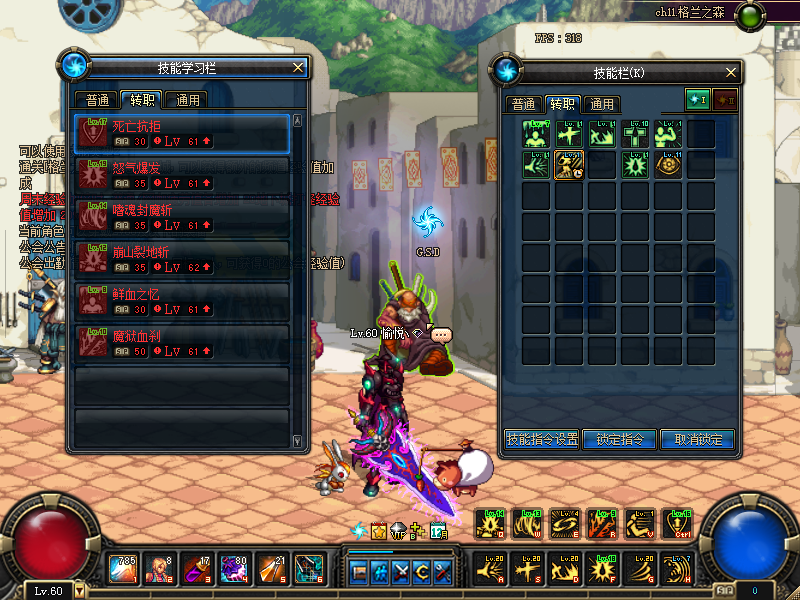800x600 pixels.
Task: Choose the 嗜魂封魔斩 skill row
Action: [182, 218]
